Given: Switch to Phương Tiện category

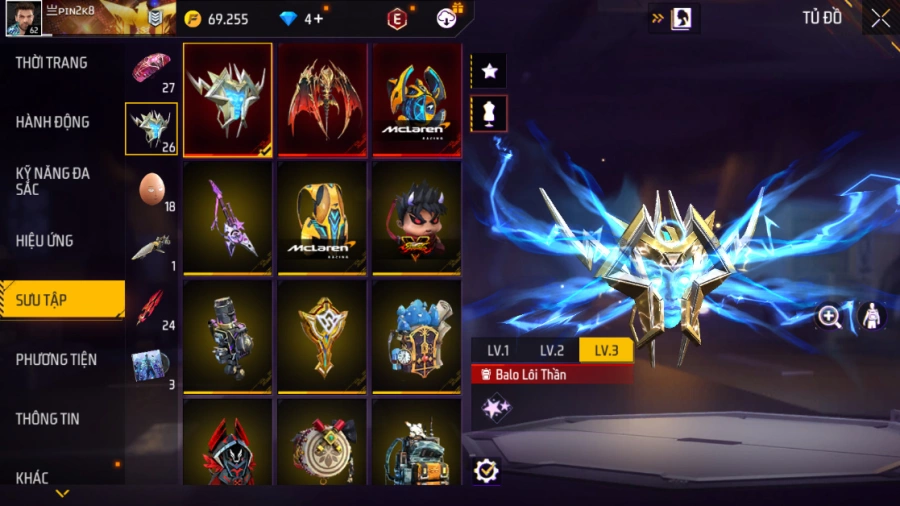Looking at the screenshot, I should click(58, 359).
